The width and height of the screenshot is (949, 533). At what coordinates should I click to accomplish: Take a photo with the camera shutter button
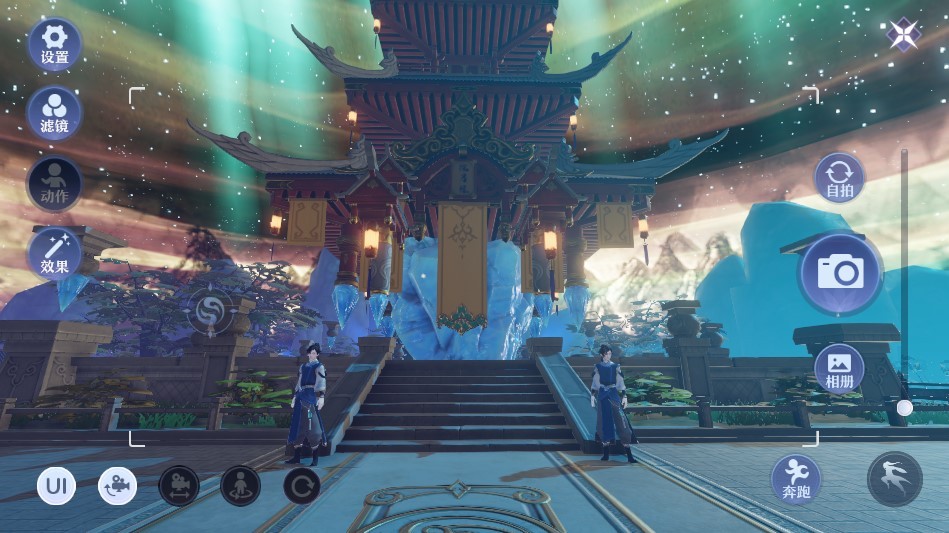tap(840, 272)
